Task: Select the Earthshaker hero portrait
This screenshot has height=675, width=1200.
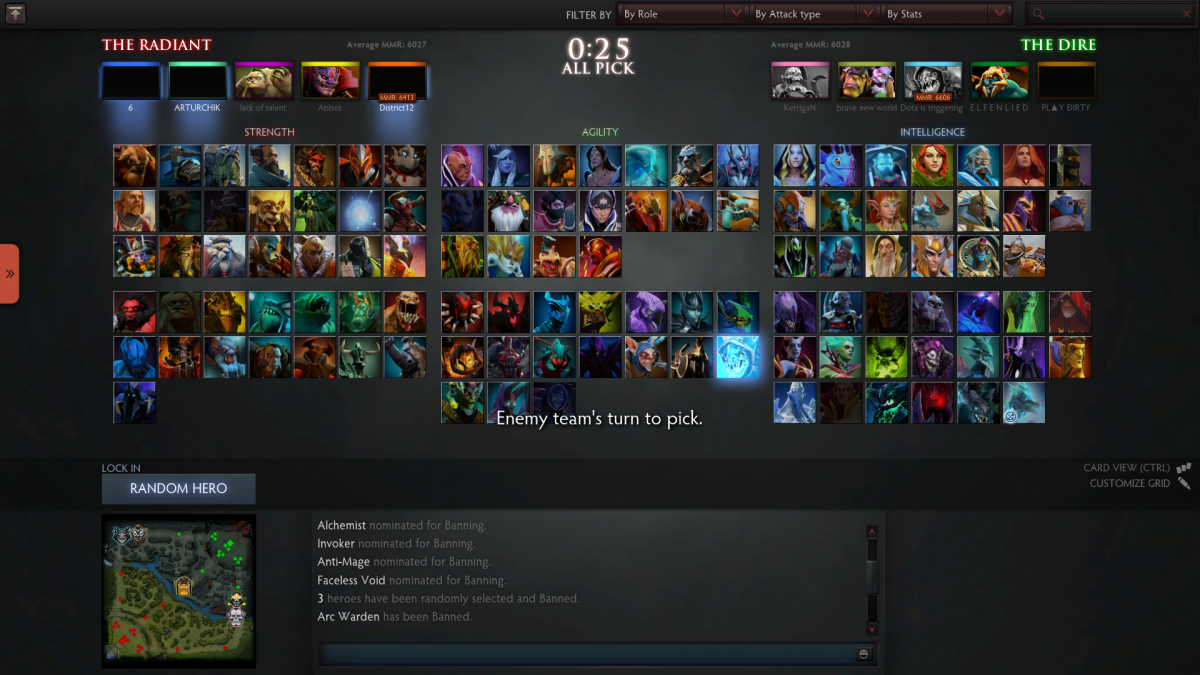Action: 135,166
